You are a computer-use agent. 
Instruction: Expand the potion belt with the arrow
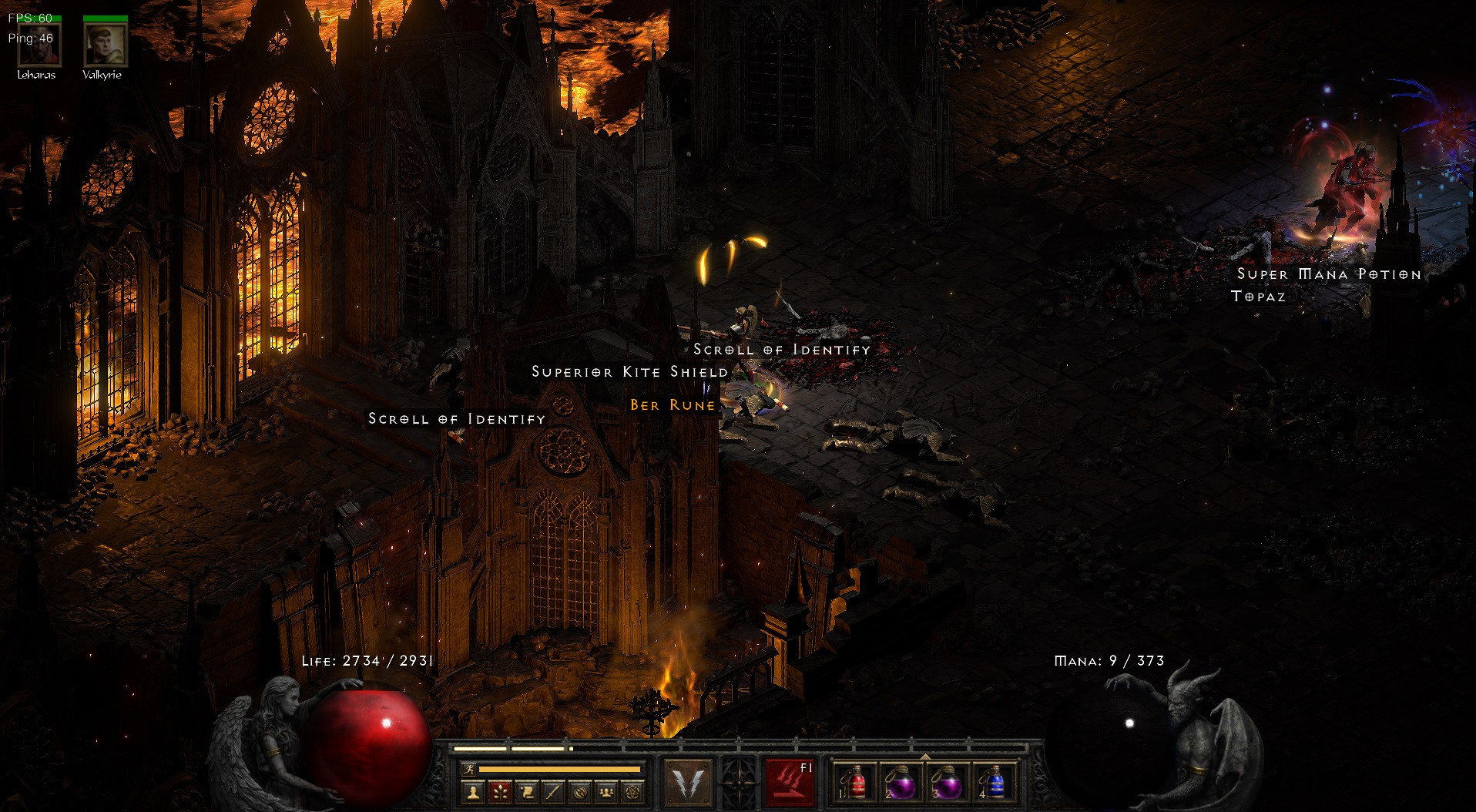tap(926, 756)
